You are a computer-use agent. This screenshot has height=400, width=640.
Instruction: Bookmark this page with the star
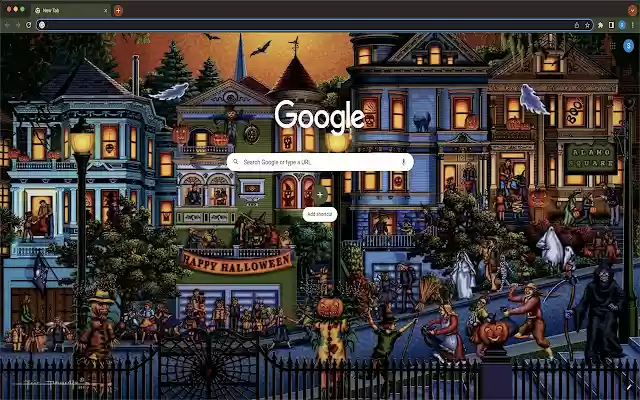tap(589, 25)
